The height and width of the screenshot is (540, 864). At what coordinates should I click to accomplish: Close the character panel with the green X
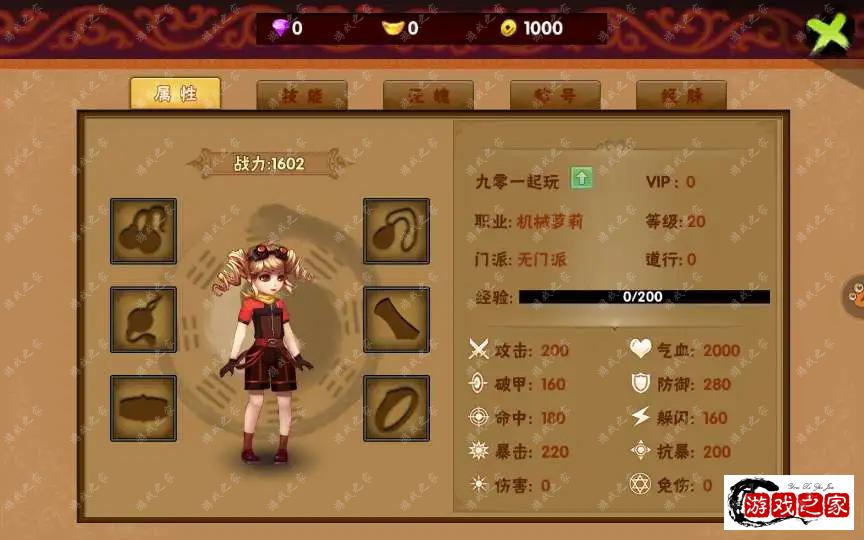tap(827, 33)
